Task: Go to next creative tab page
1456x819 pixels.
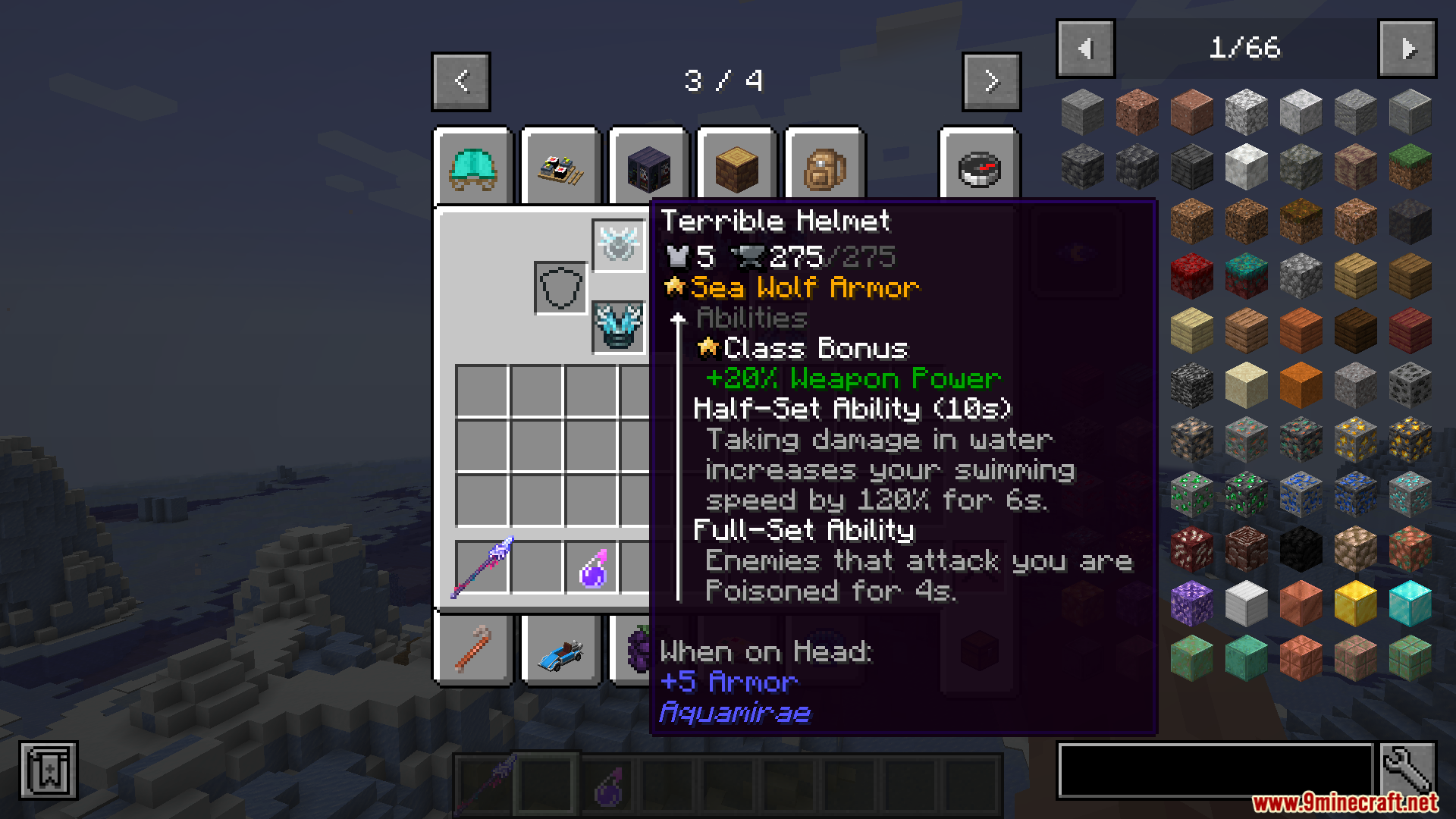Action: pyautogui.click(x=991, y=81)
